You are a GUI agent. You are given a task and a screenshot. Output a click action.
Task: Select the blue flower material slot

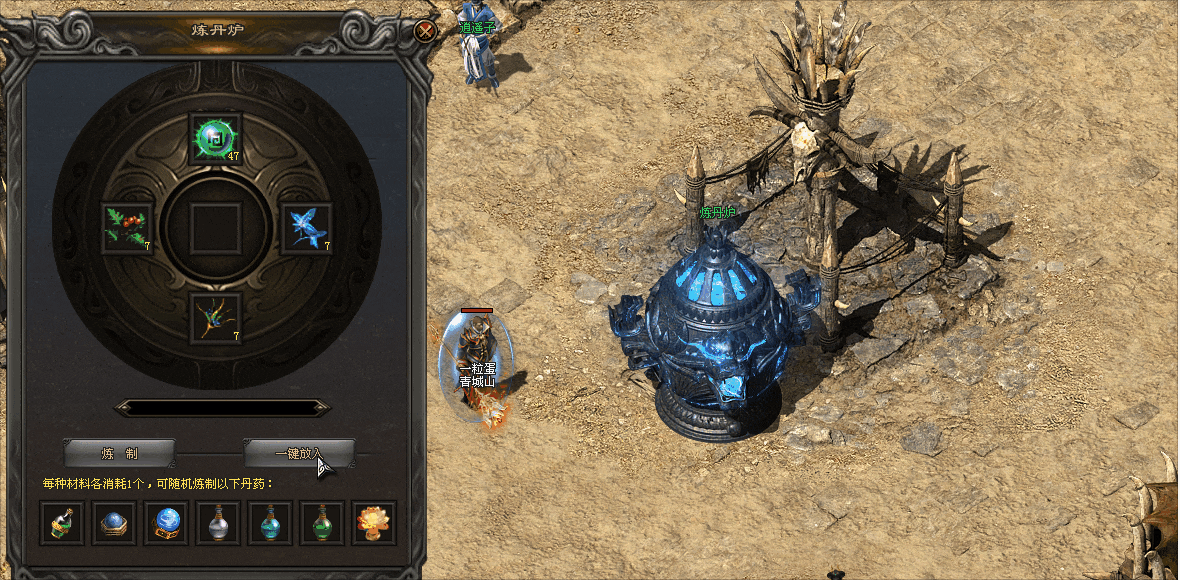pyautogui.click(x=304, y=228)
